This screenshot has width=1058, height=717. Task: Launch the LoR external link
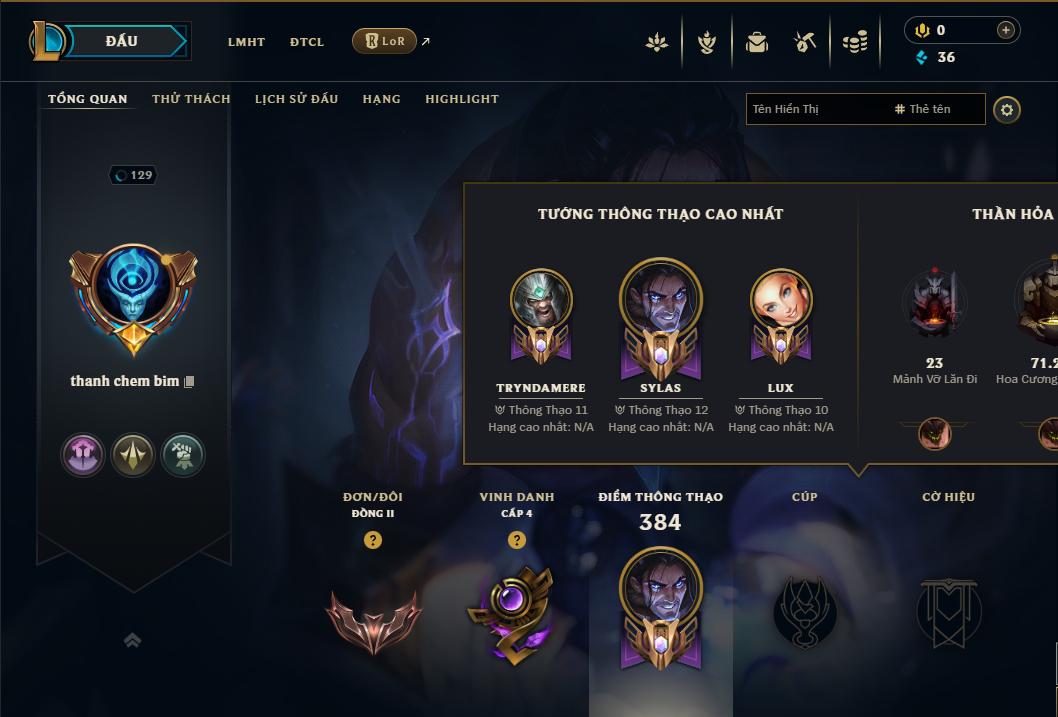pyautogui.click(x=385, y=41)
